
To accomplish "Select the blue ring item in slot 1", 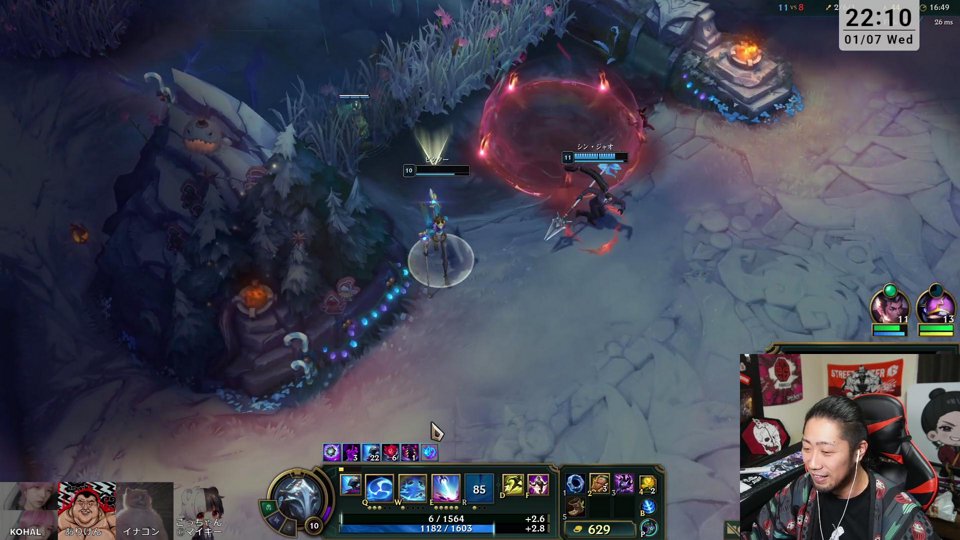I will (x=576, y=484).
